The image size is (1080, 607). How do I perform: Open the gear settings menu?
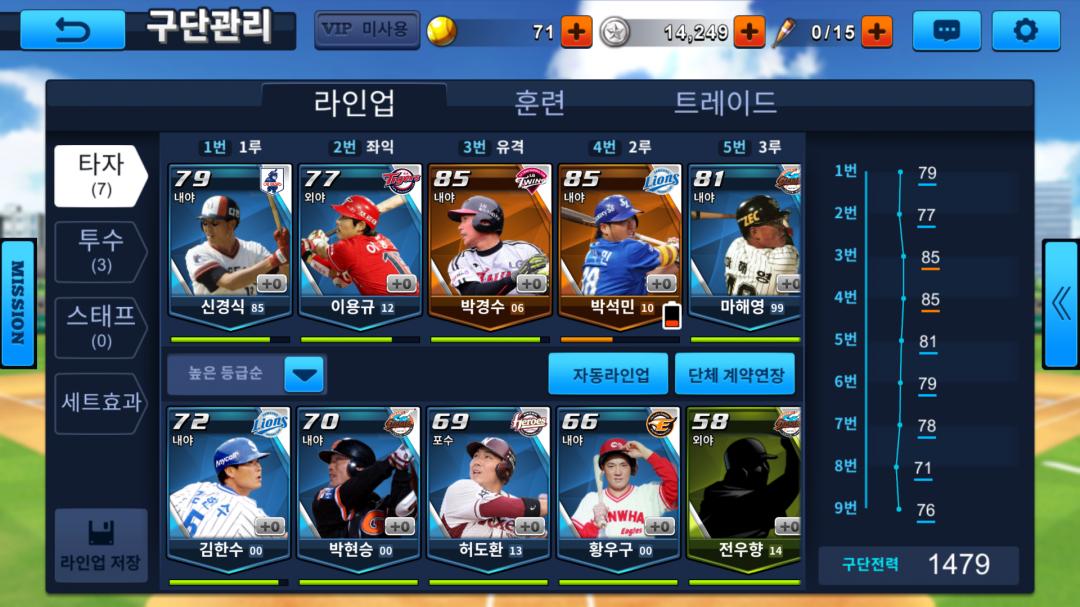tap(1025, 31)
